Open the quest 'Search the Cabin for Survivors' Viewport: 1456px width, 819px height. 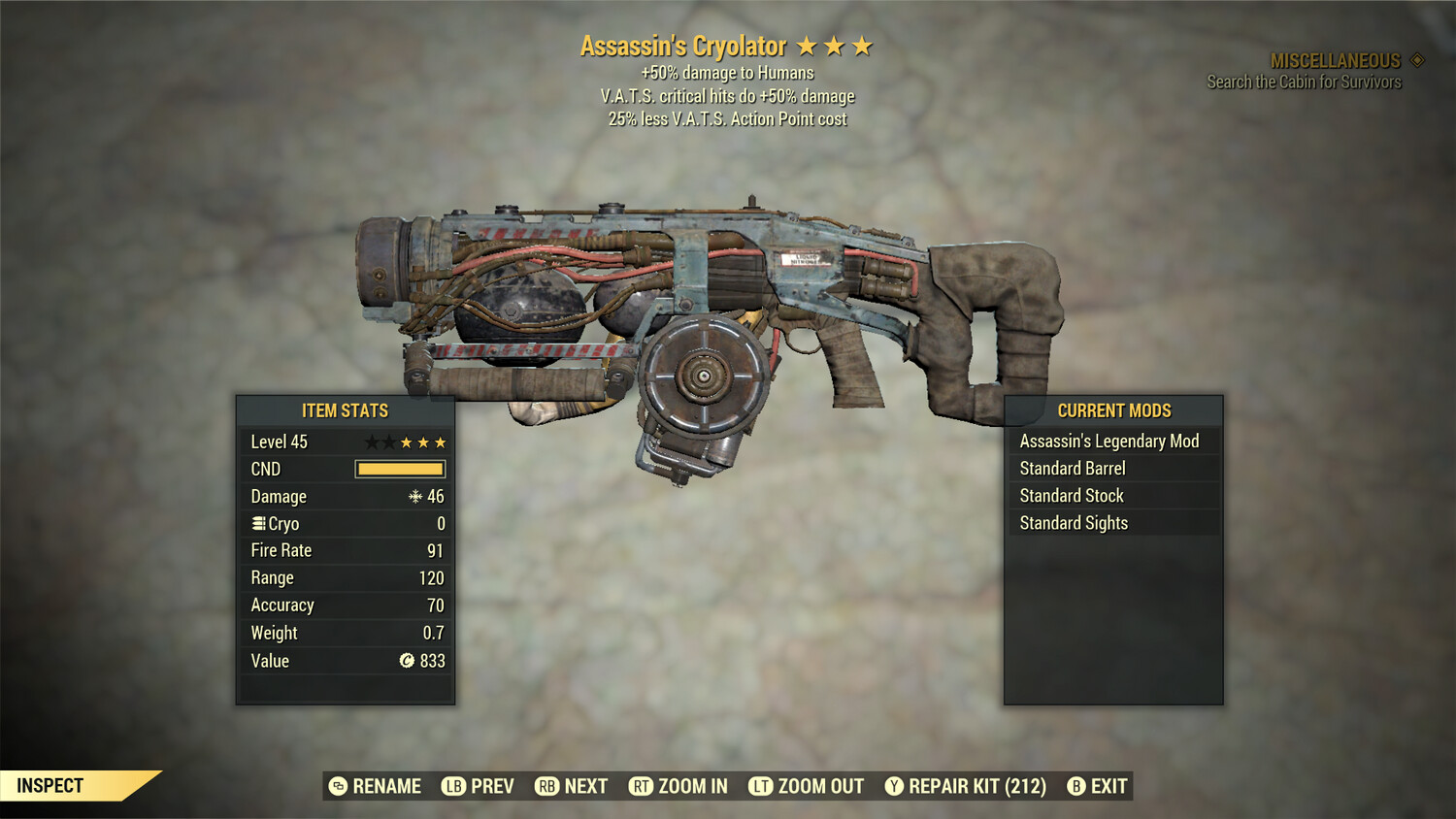(x=1305, y=82)
